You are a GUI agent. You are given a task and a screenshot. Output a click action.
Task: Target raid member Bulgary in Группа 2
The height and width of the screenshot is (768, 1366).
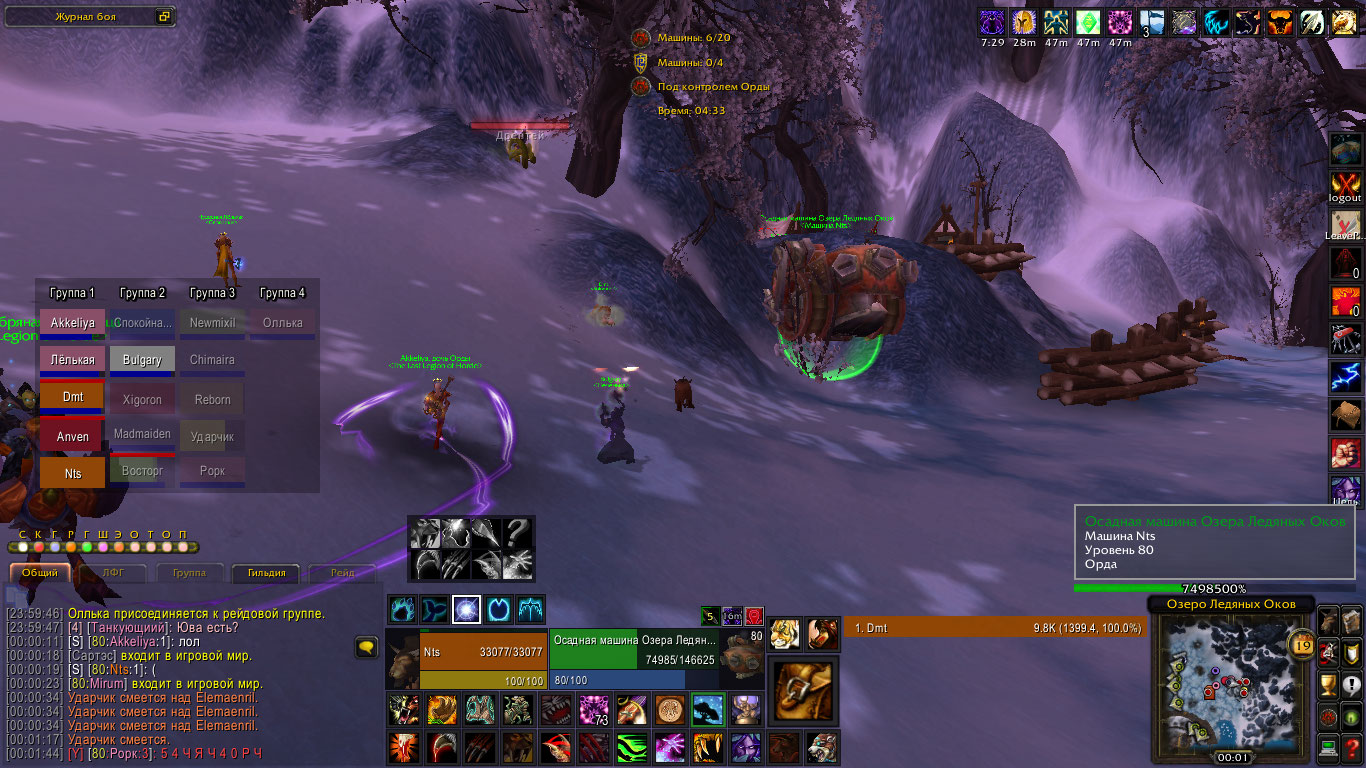pos(142,360)
